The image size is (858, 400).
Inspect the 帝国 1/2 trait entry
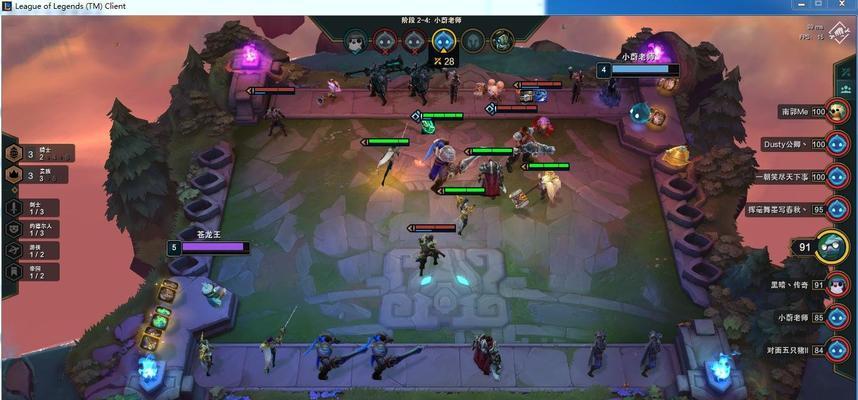14,272
